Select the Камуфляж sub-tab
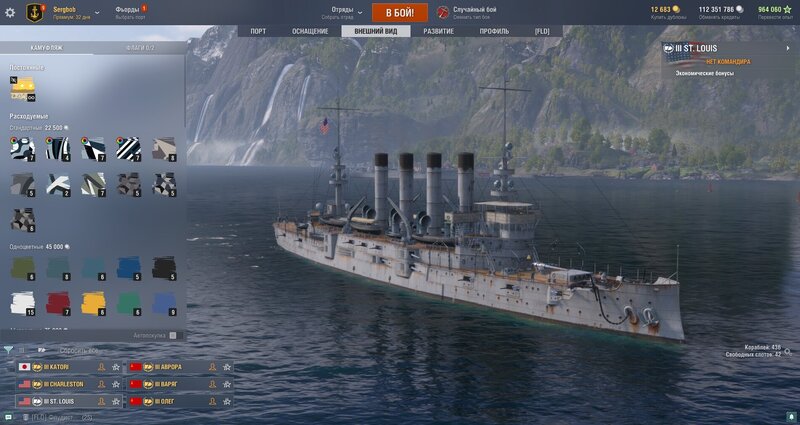Viewport: 800px width, 425px height. [x=47, y=47]
